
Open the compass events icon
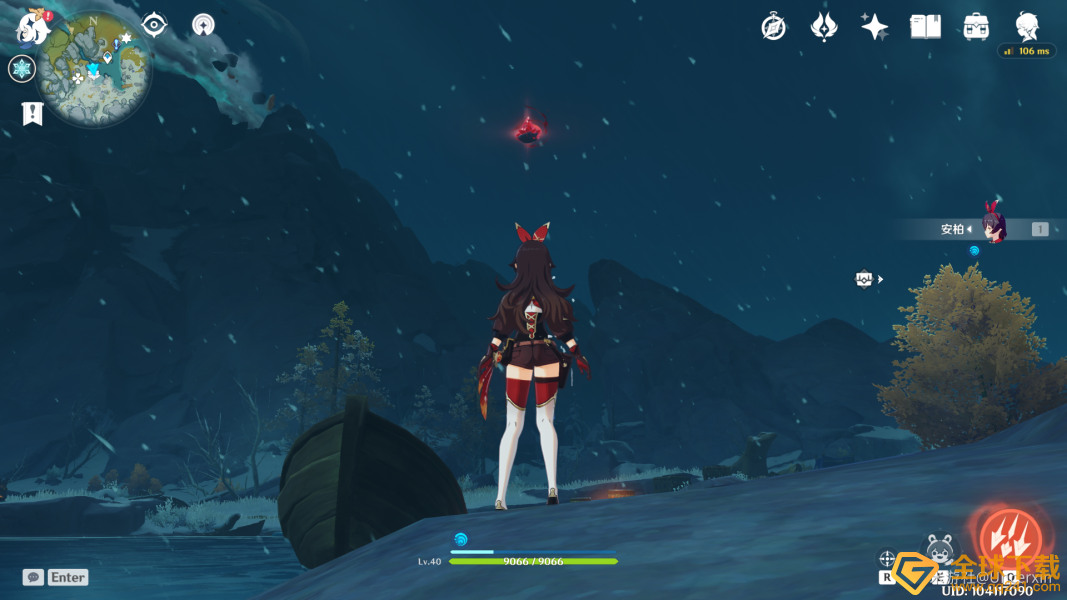click(x=773, y=27)
